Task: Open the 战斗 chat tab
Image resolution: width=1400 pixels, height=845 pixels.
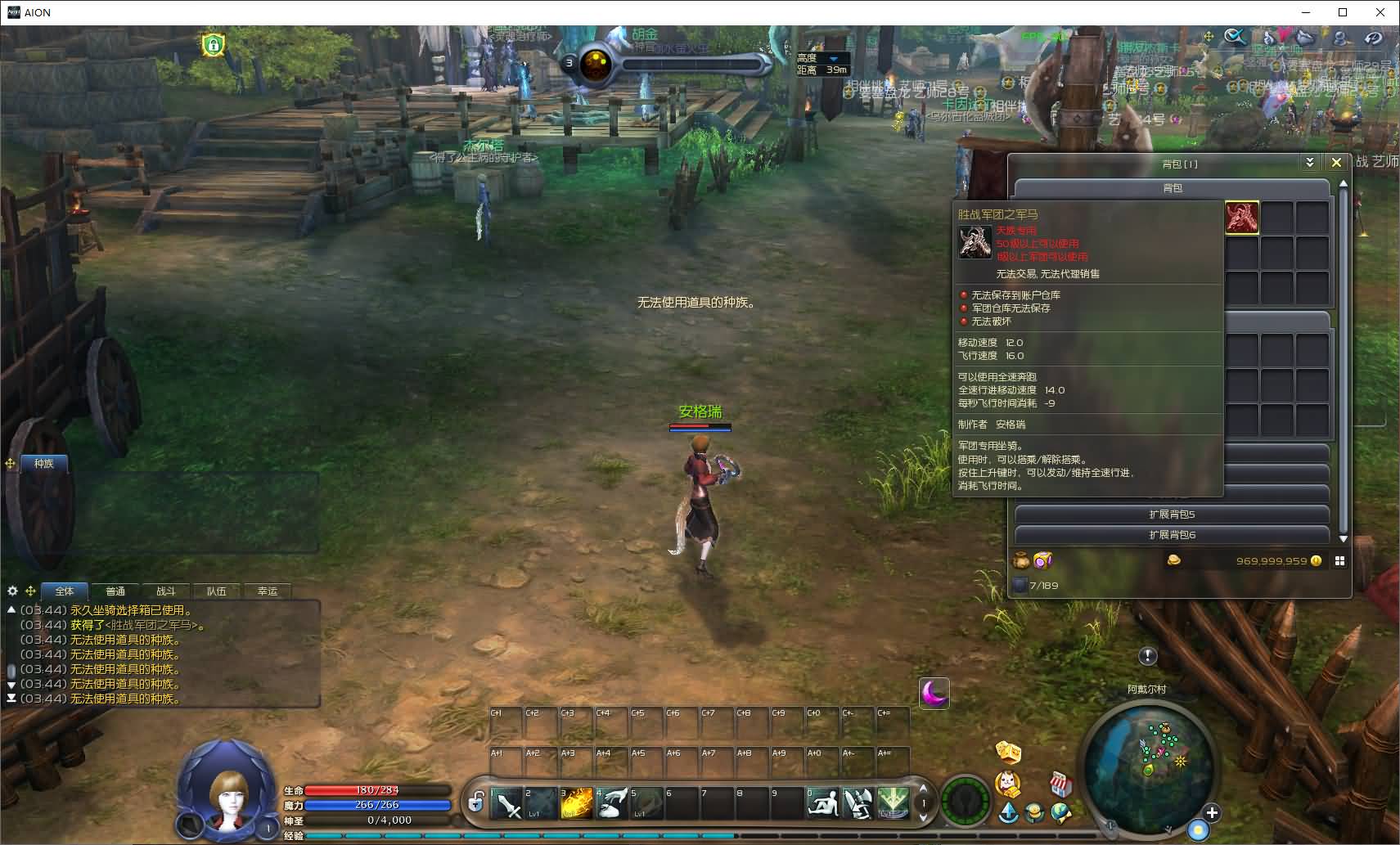Action: tap(166, 591)
